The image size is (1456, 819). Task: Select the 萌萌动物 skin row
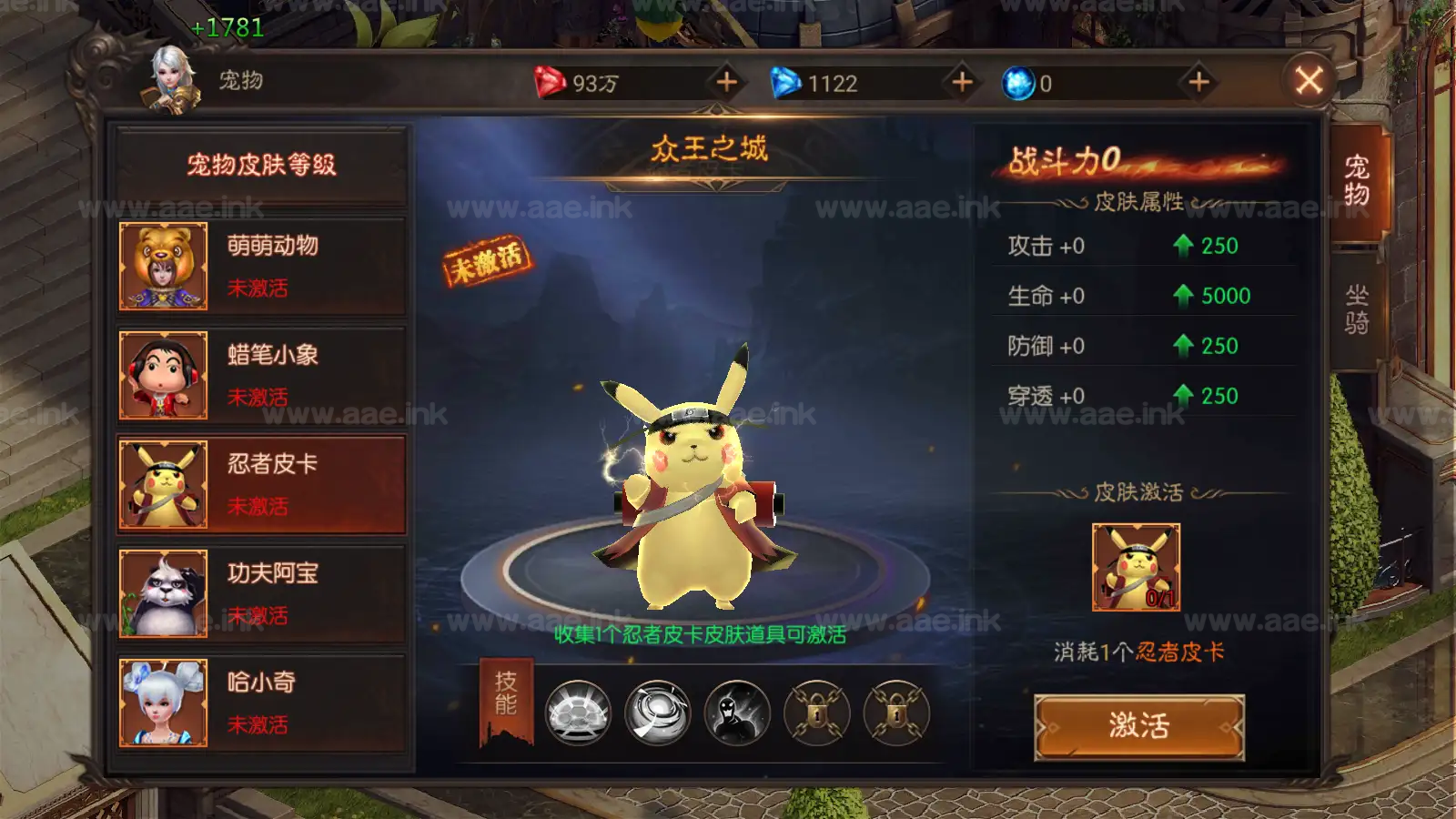262,267
